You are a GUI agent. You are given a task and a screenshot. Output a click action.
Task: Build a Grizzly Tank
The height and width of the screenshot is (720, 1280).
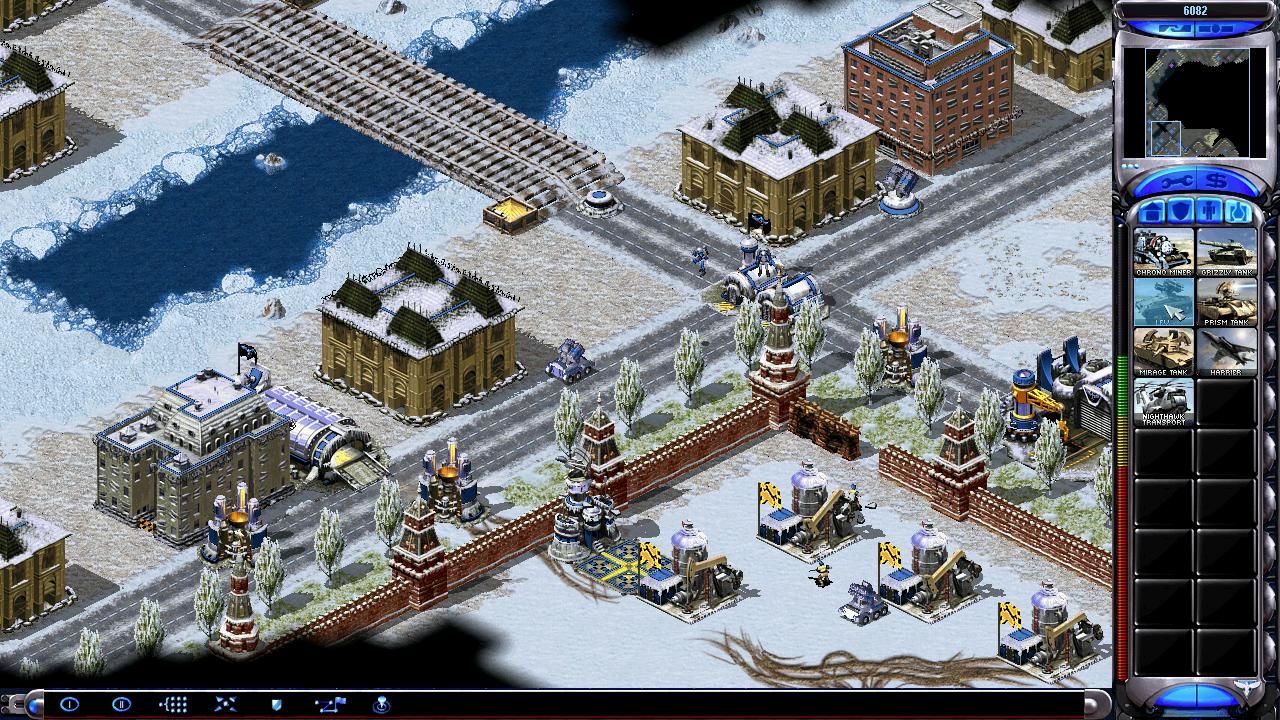1226,251
